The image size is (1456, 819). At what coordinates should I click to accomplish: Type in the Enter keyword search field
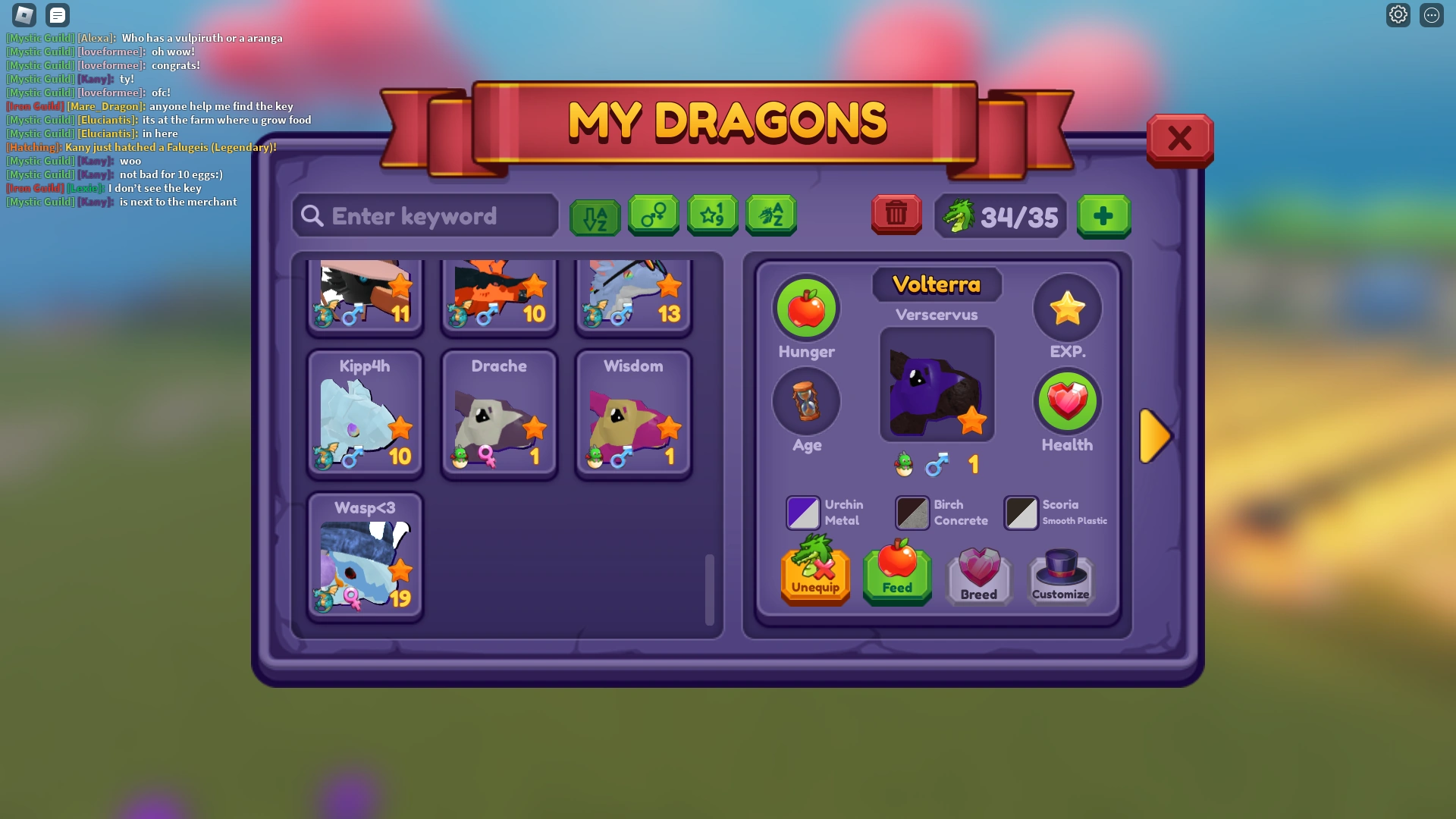coord(425,216)
